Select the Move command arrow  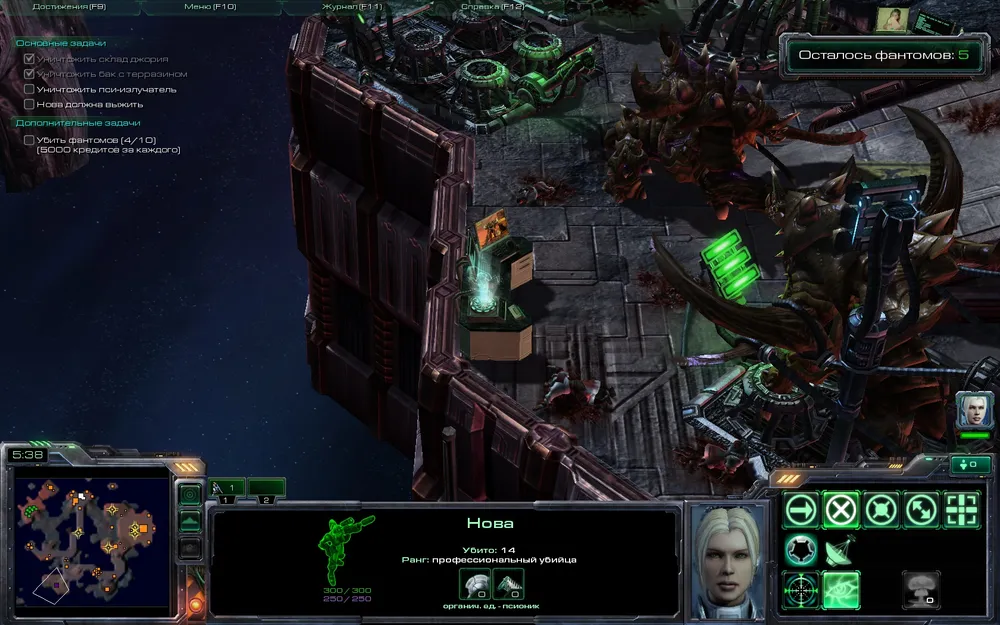click(x=801, y=510)
